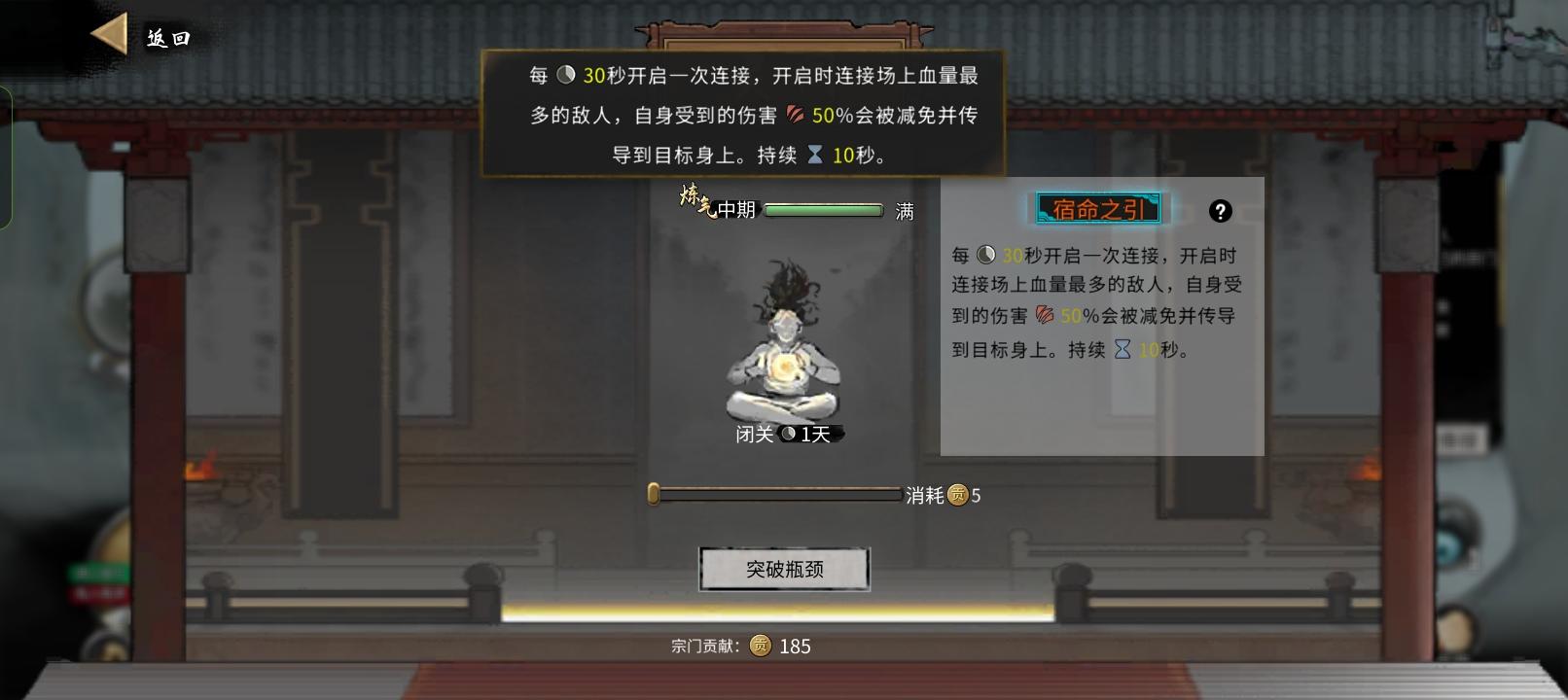Click the hourglass icon in the skill description panel
1568x700 pixels.
coord(1123,350)
